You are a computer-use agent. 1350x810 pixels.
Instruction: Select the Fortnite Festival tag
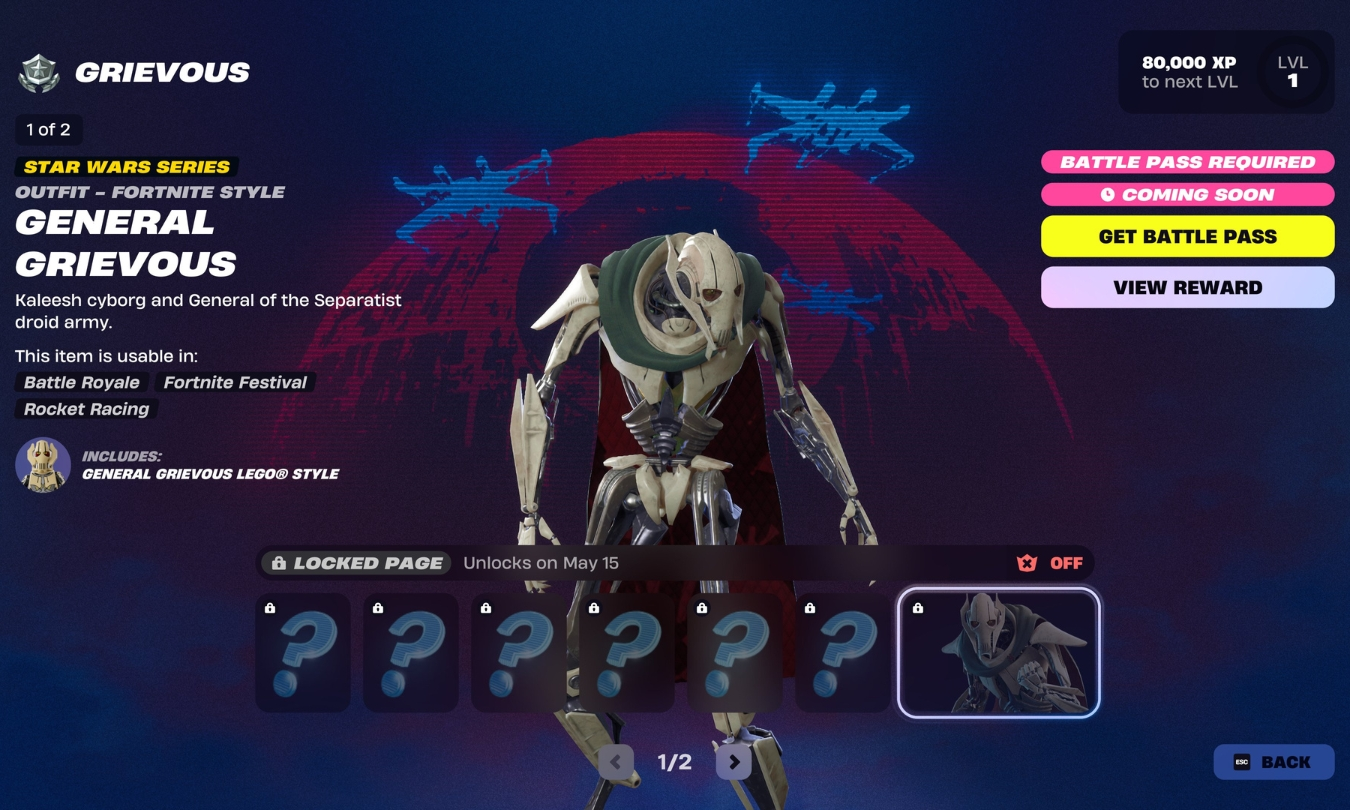(233, 382)
